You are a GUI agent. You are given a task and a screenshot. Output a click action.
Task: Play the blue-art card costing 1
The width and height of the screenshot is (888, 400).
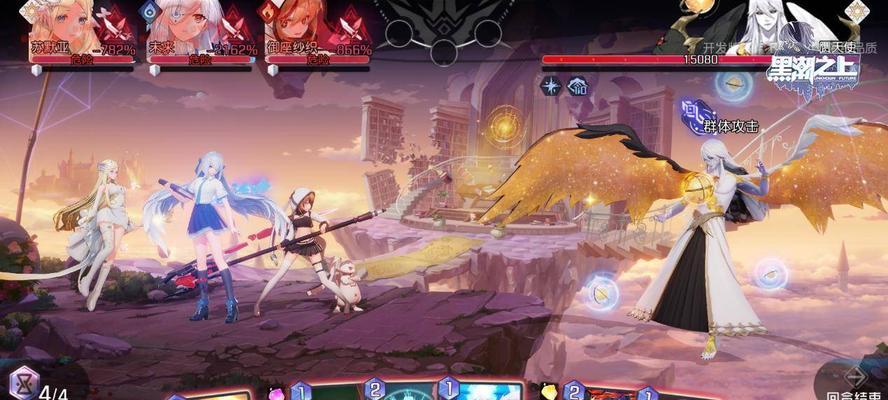pos(484,390)
